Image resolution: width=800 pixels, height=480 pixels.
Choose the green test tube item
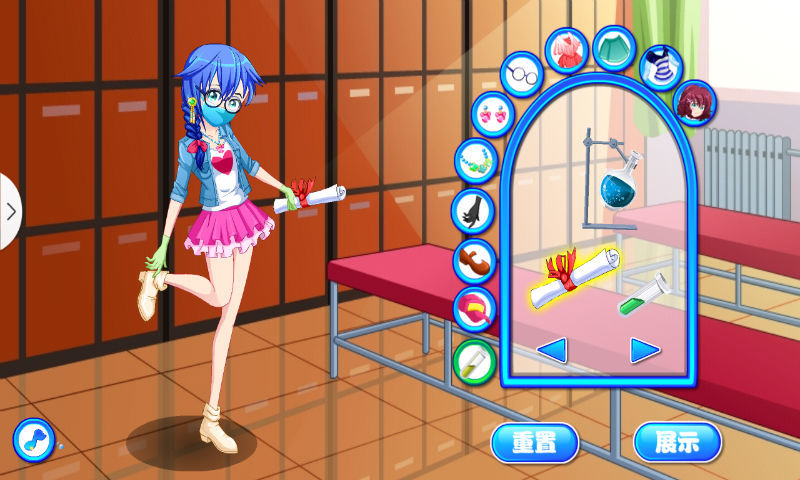click(x=645, y=293)
